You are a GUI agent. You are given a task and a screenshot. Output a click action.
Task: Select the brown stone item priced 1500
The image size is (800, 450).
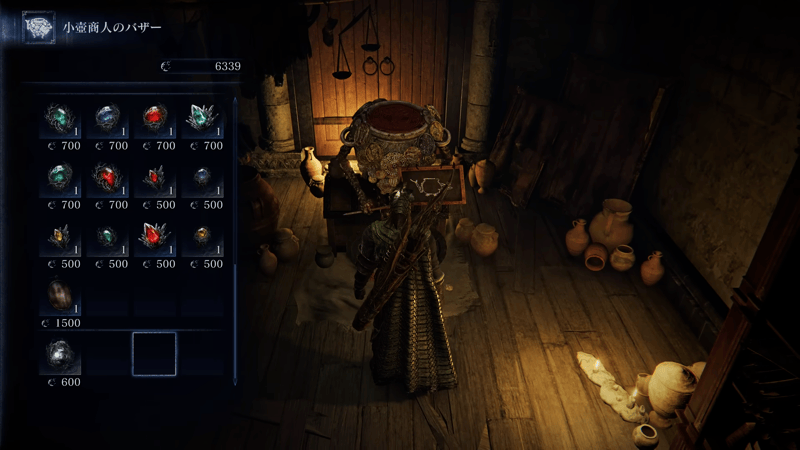click(x=60, y=296)
